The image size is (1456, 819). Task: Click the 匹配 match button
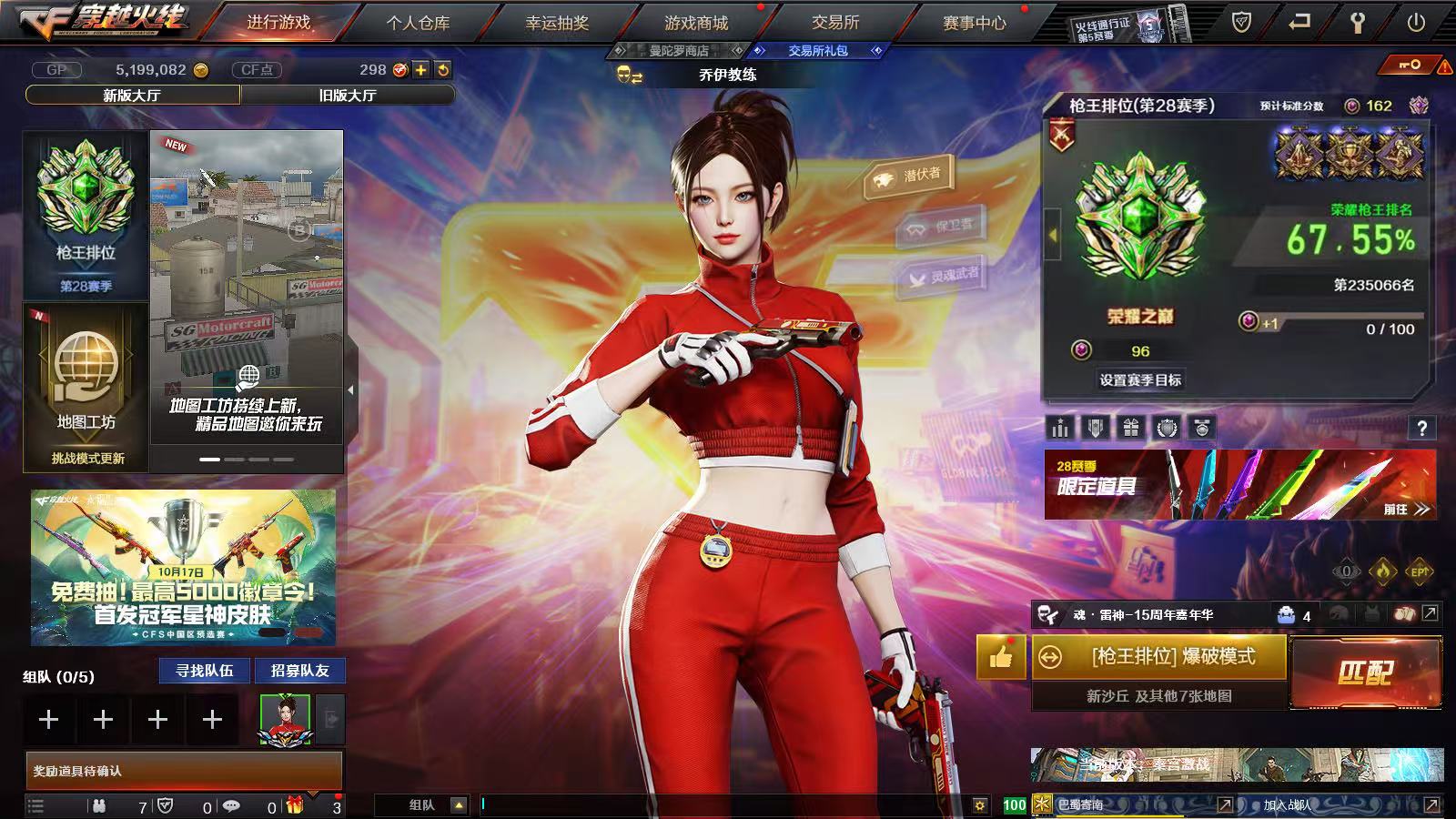1365,672
